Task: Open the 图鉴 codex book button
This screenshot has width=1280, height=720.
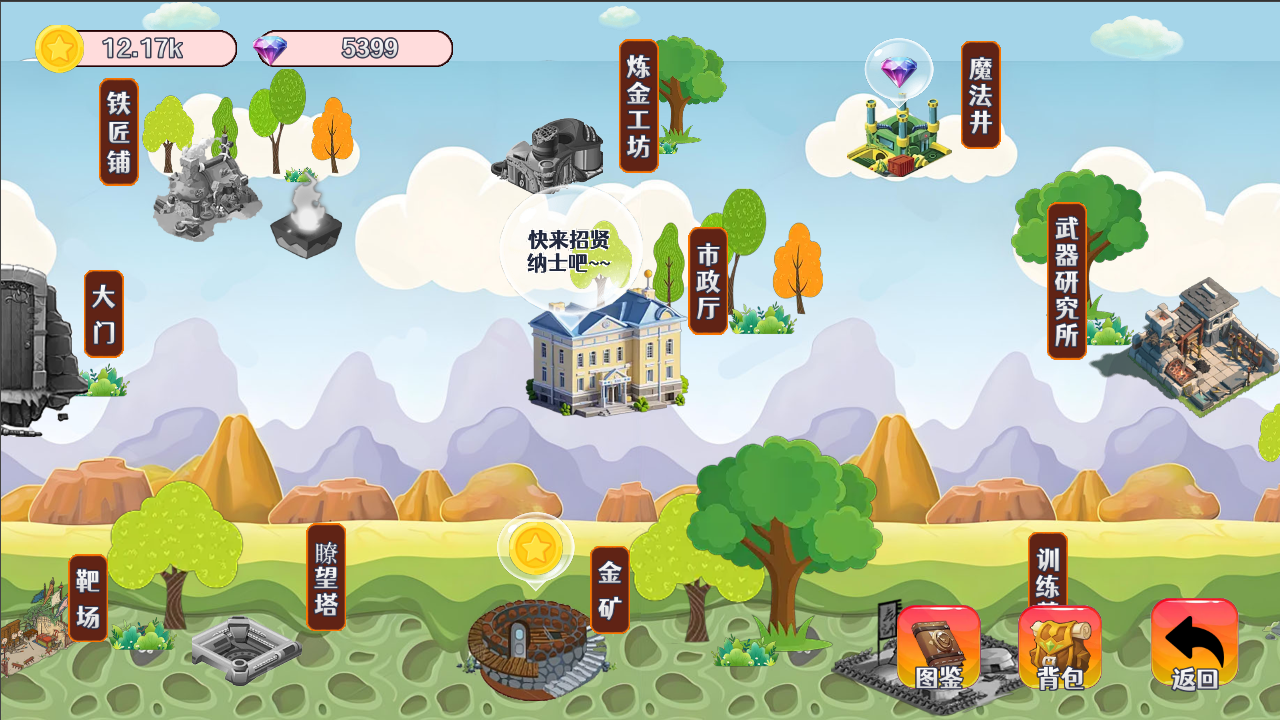Action: click(x=938, y=647)
